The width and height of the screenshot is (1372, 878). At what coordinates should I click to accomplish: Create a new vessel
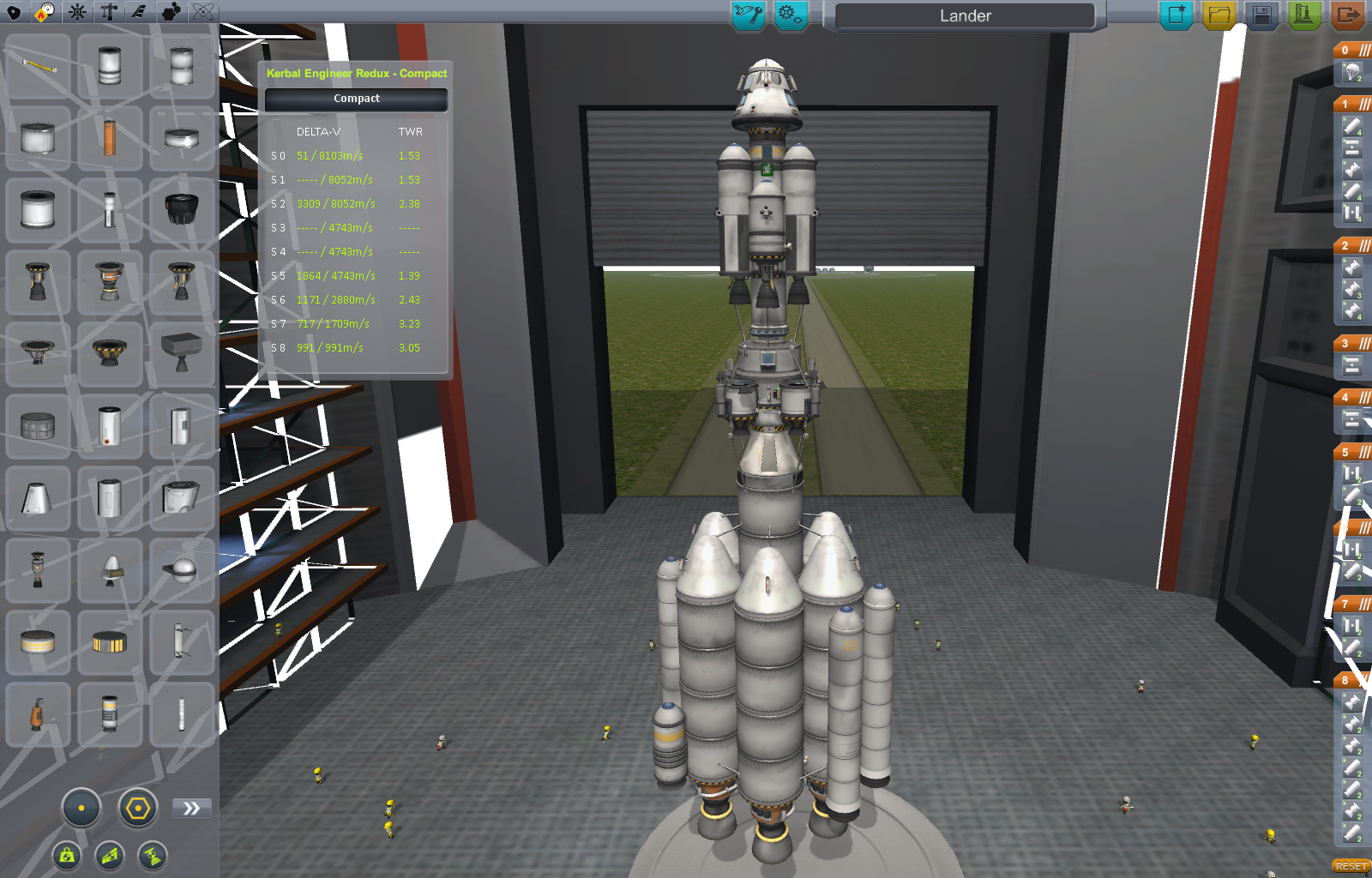pyautogui.click(x=1176, y=15)
